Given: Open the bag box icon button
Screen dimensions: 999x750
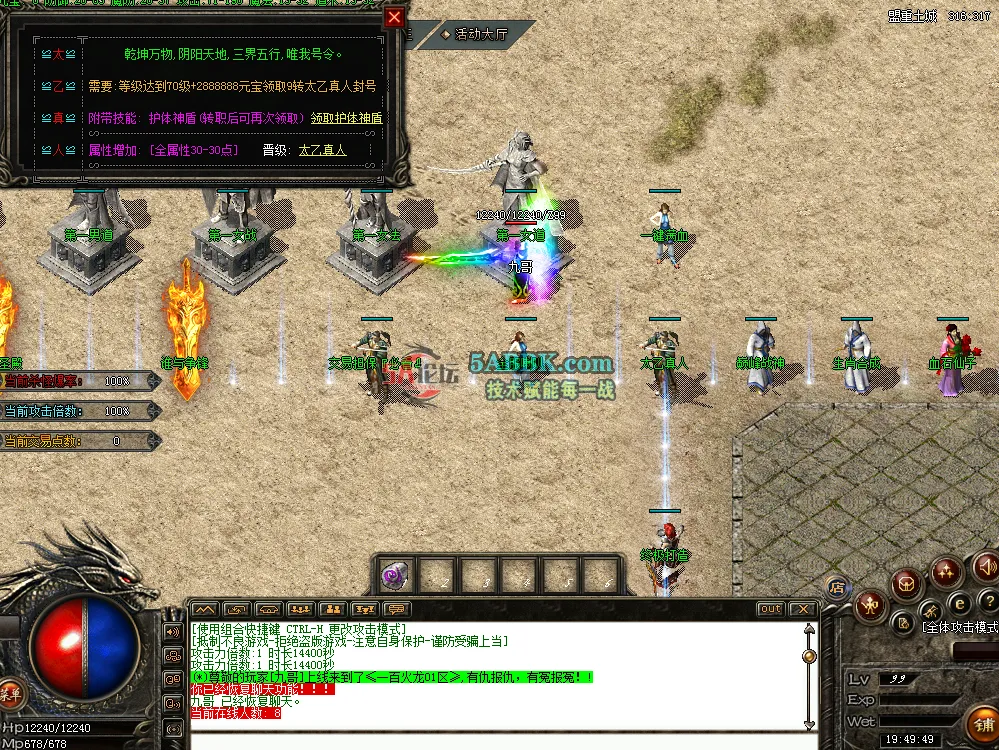Looking at the screenshot, I should click(x=907, y=581).
